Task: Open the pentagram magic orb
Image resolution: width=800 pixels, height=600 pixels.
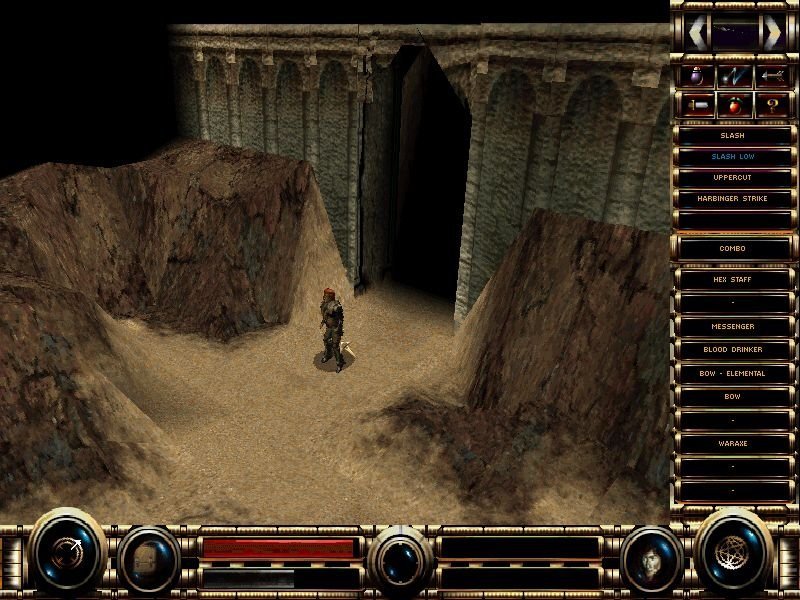Action: click(x=736, y=550)
